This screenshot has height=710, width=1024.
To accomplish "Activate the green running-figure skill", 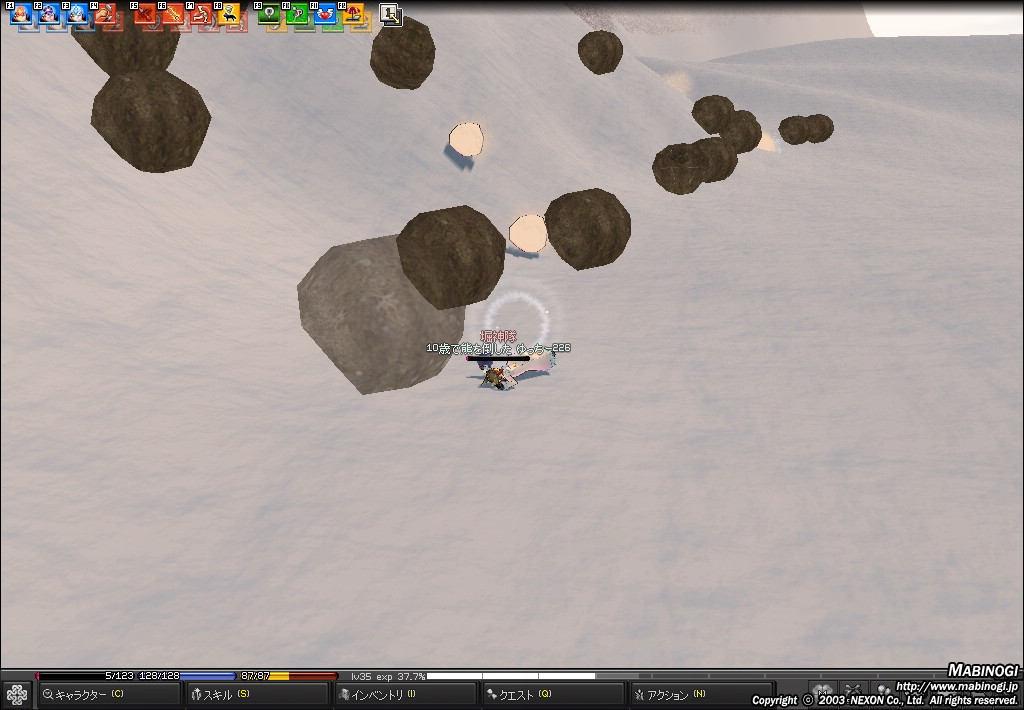I will [x=297, y=14].
